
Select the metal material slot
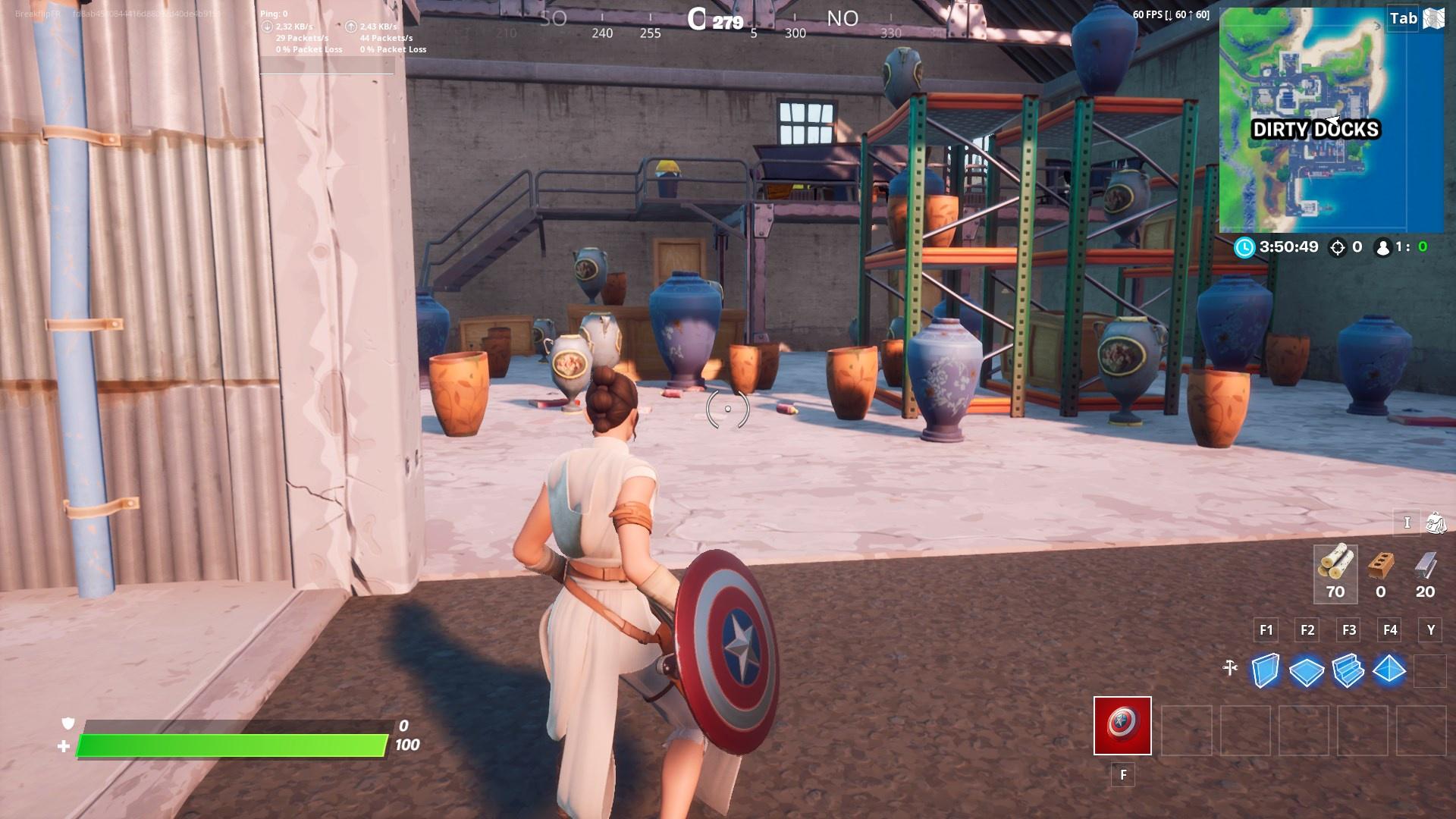click(1425, 573)
